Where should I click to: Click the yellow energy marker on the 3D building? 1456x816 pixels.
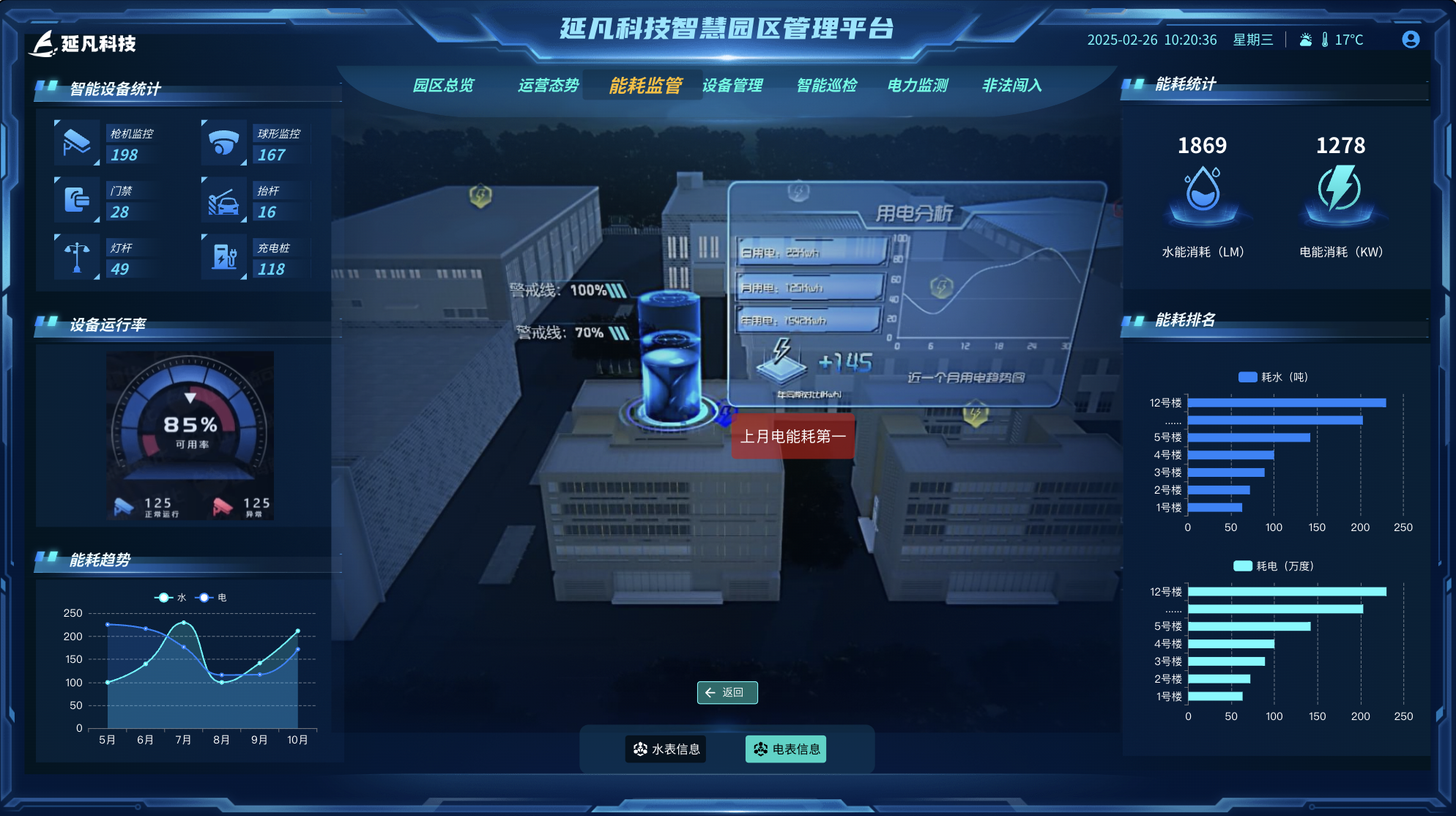pyautogui.click(x=480, y=195)
